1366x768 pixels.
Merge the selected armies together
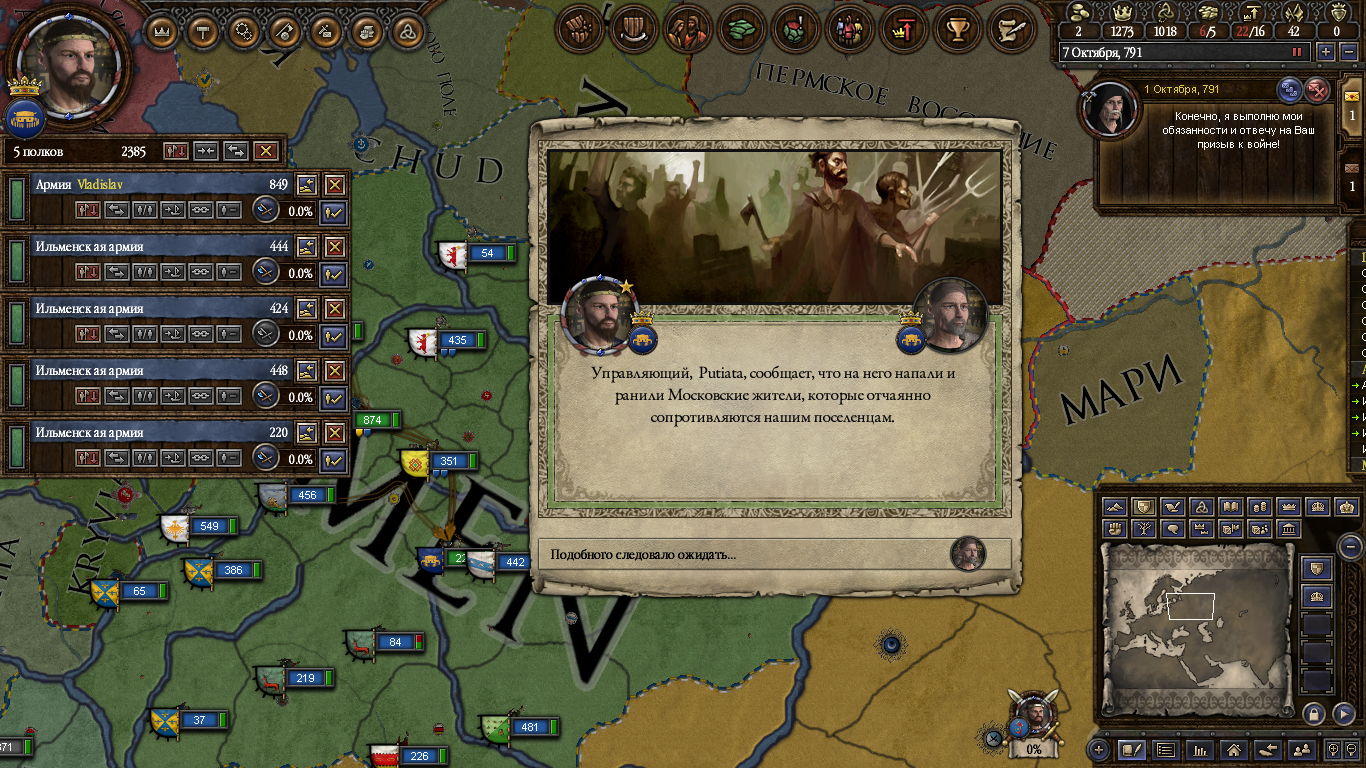pyautogui.click(x=205, y=151)
